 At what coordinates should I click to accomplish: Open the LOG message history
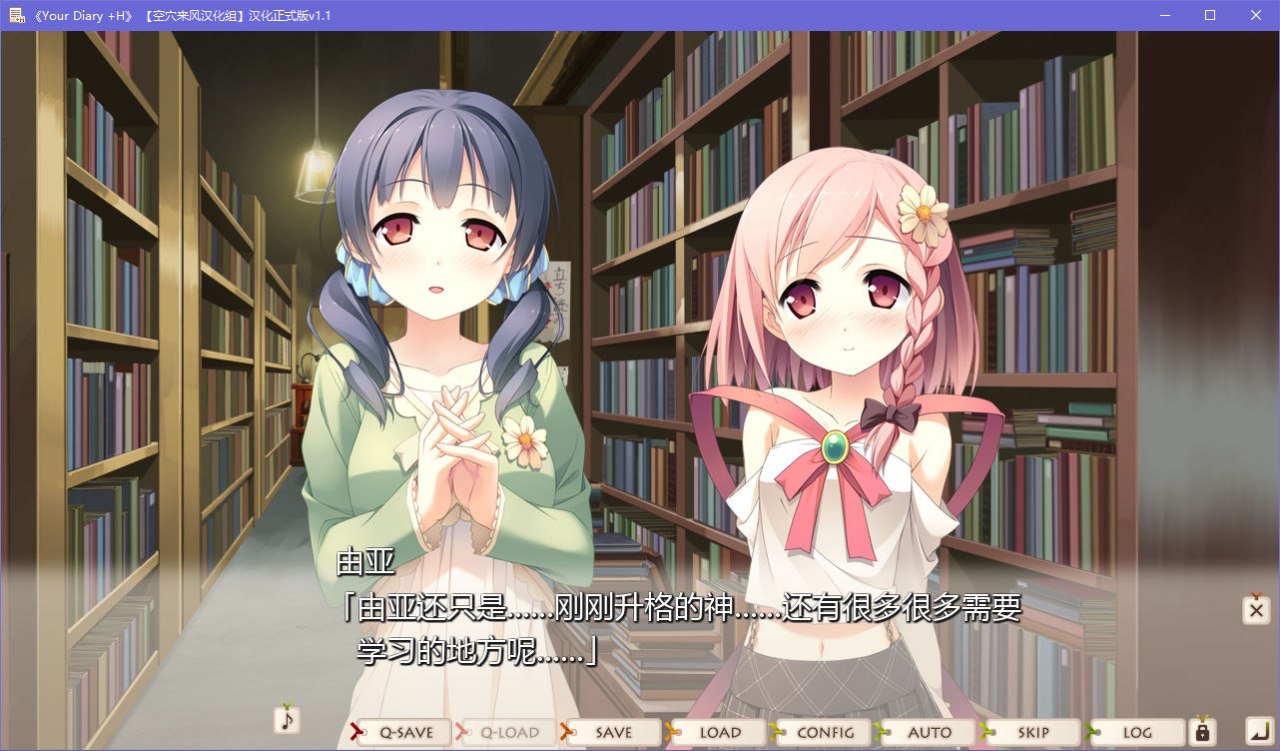pyautogui.click(x=1138, y=732)
